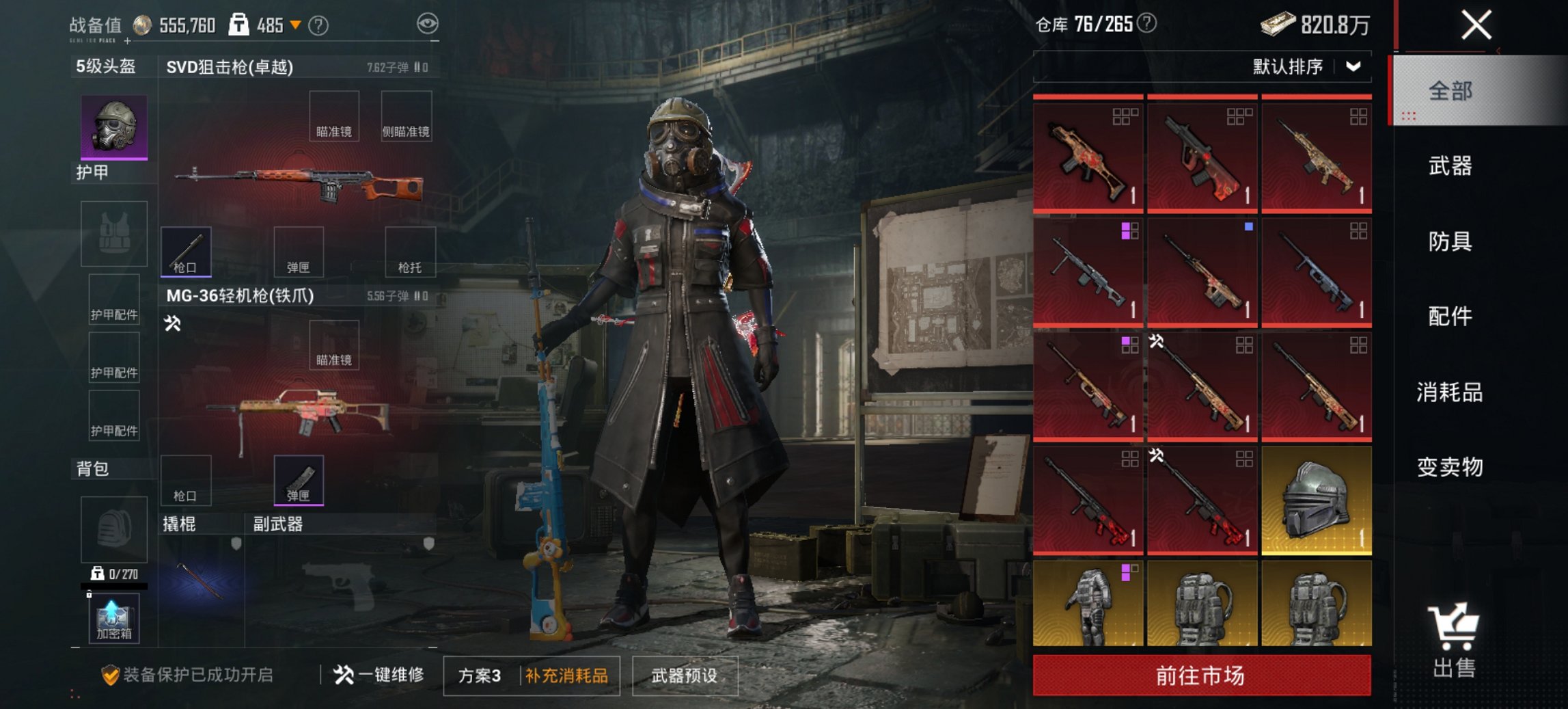This screenshot has width=1568, height=709.
Task: Click 补充消耗品 to restock consumables
Action: pyautogui.click(x=567, y=676)
